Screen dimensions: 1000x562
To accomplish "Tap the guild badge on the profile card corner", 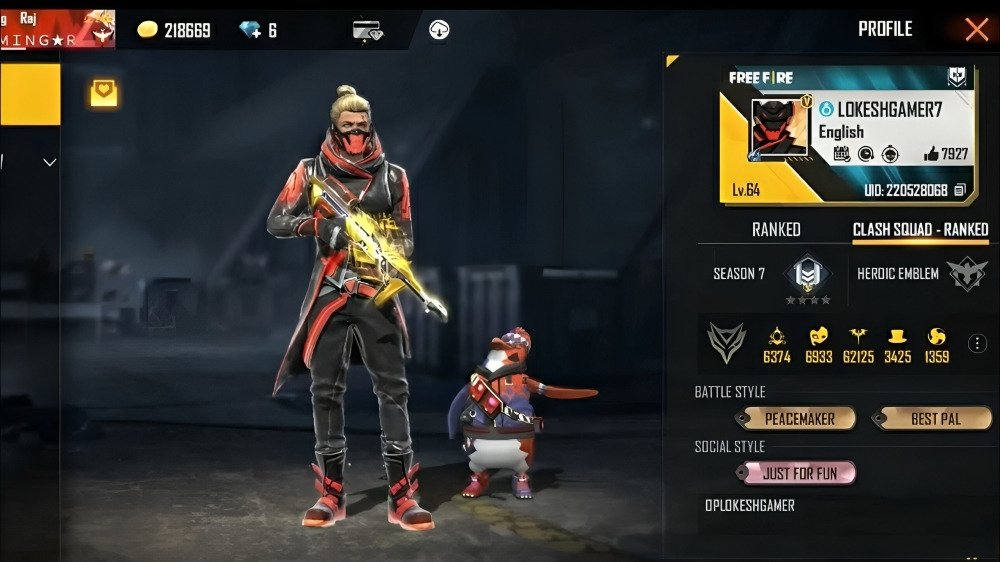I will pos(956,77).
